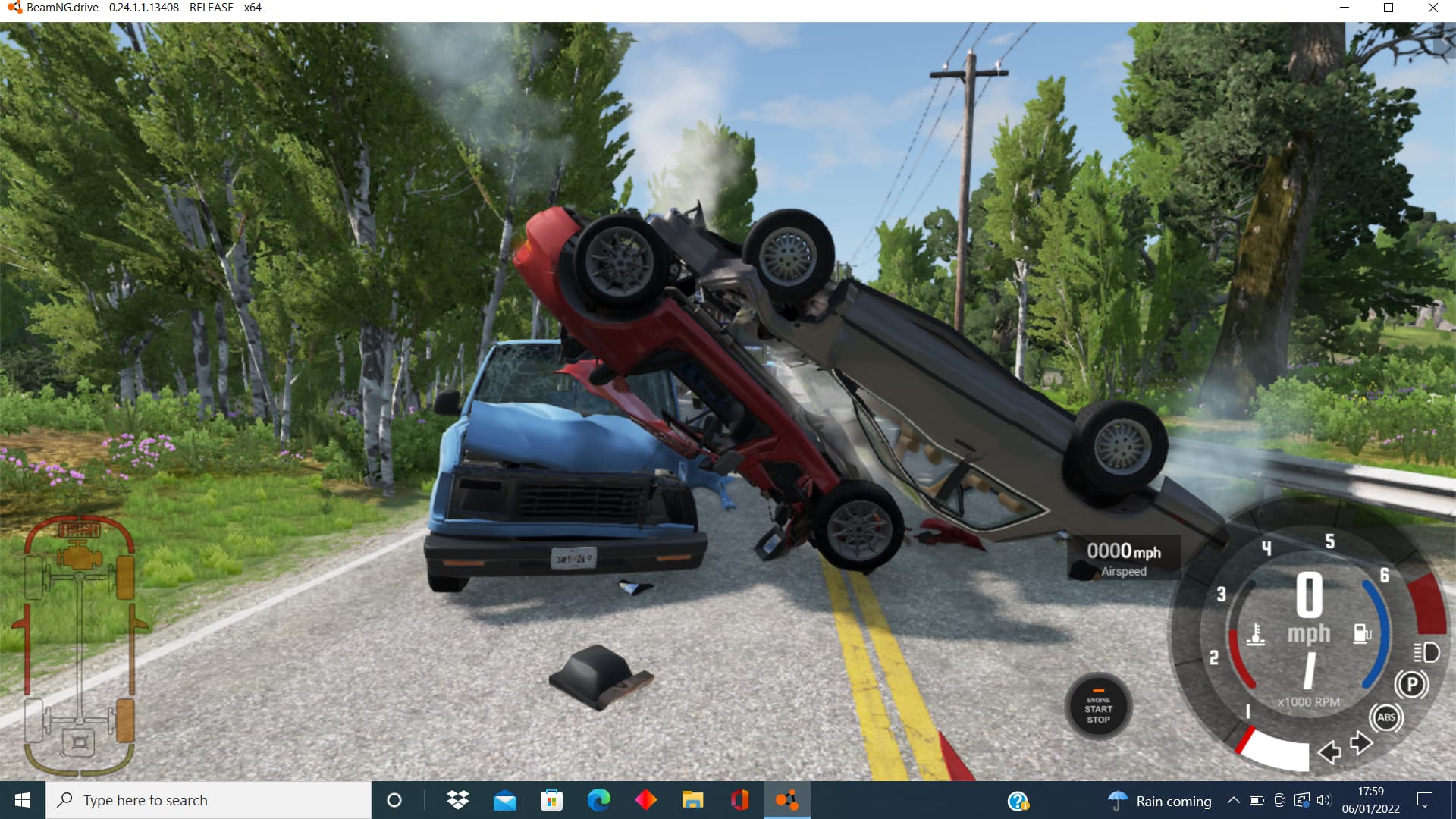Screen dimensions: 1456x819
Task: Toggle the headlights icon on the tachometer
Action: click(1426, 652)
